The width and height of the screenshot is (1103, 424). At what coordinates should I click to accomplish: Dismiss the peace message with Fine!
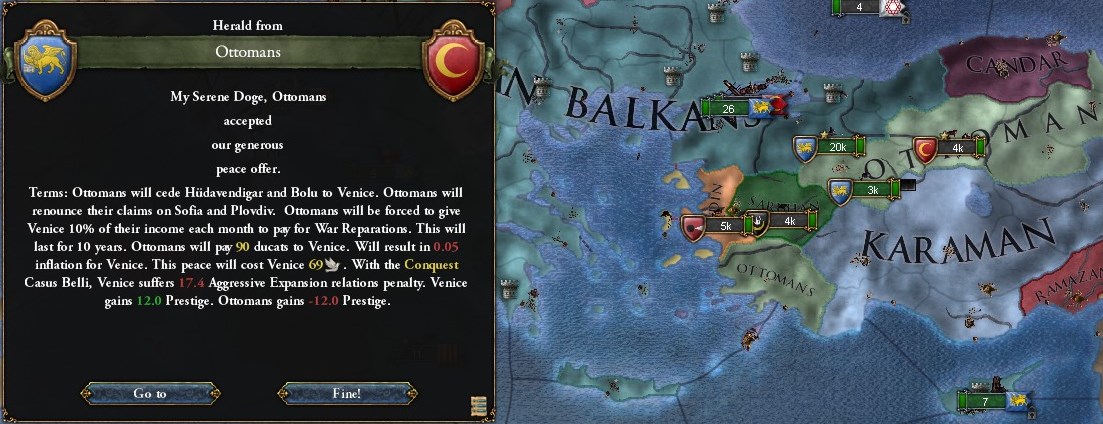pyautogui.click(x=346, y=393)
